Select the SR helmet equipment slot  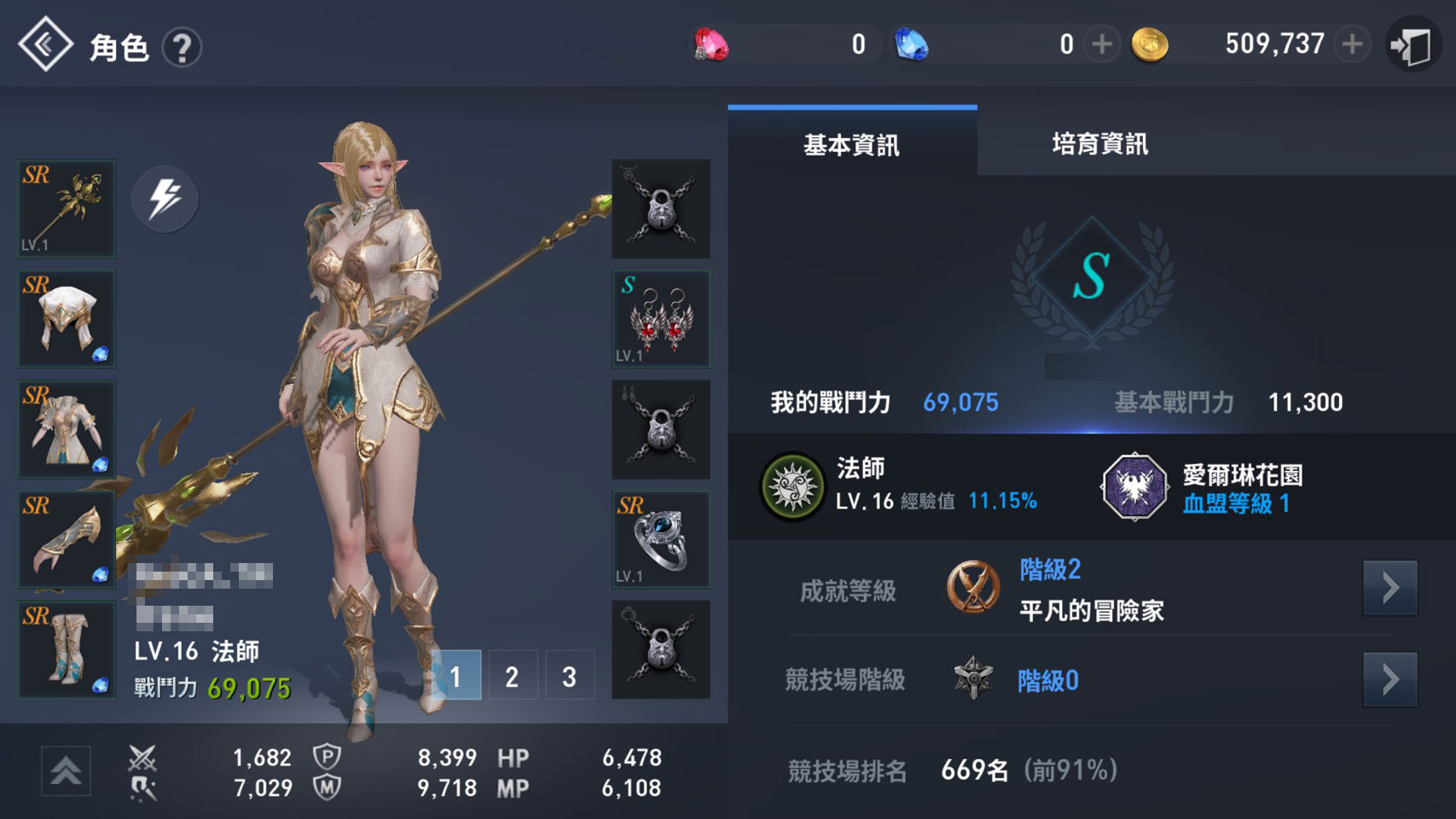pyautogui.click(x=67, y=319)
